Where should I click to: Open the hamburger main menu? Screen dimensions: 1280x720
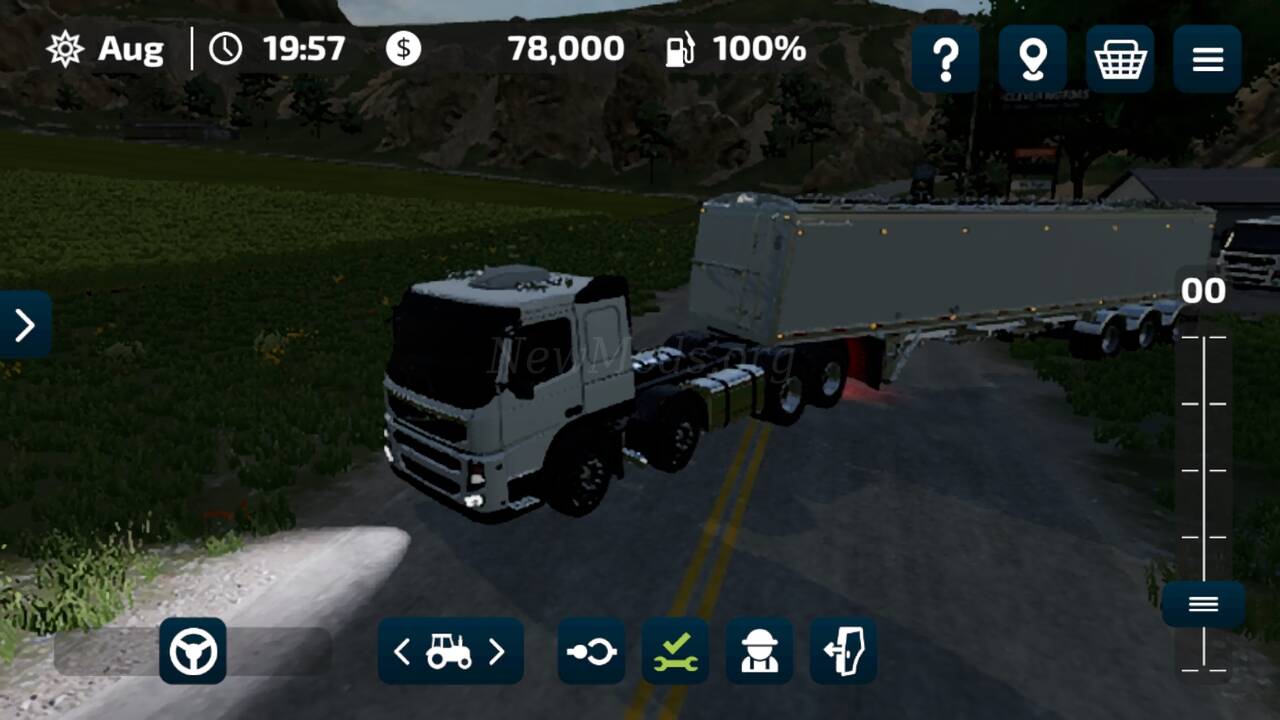point(1207,60)
